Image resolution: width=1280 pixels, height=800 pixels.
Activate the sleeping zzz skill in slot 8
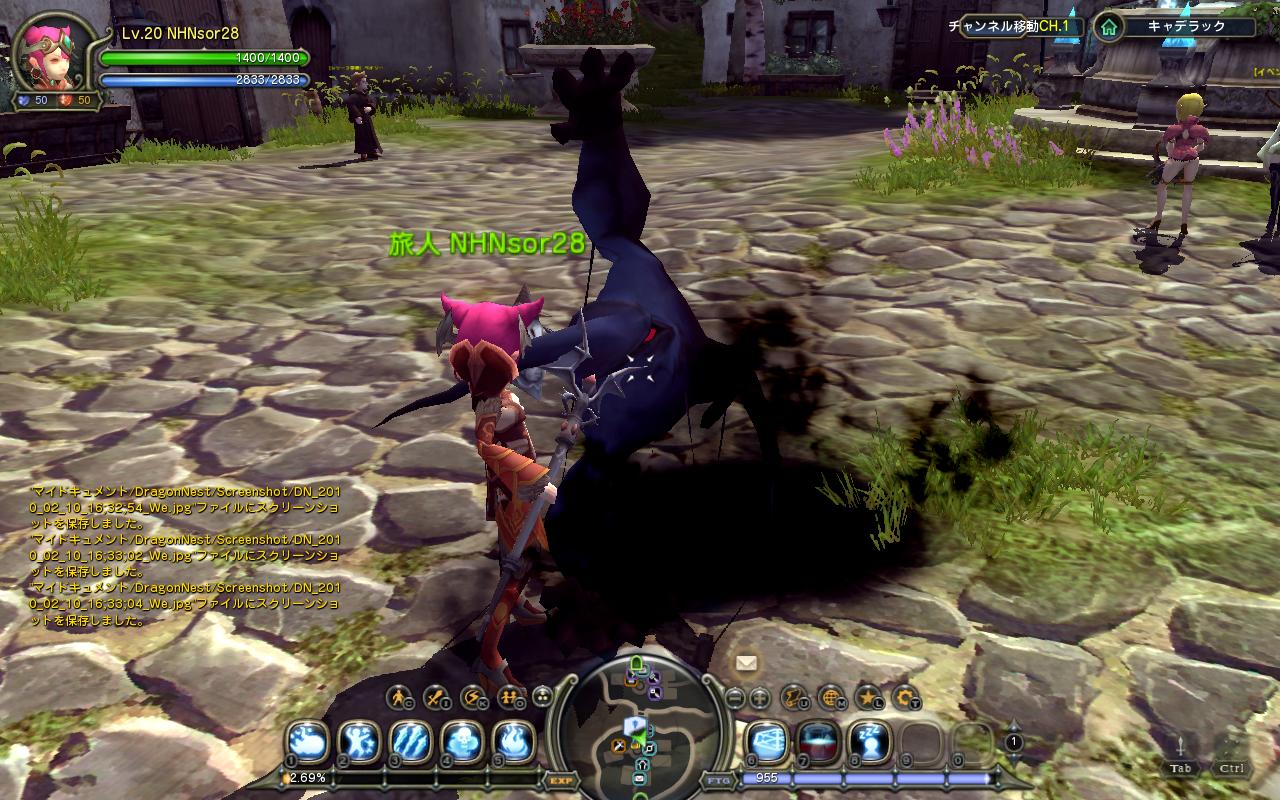[x=869, y=741]
